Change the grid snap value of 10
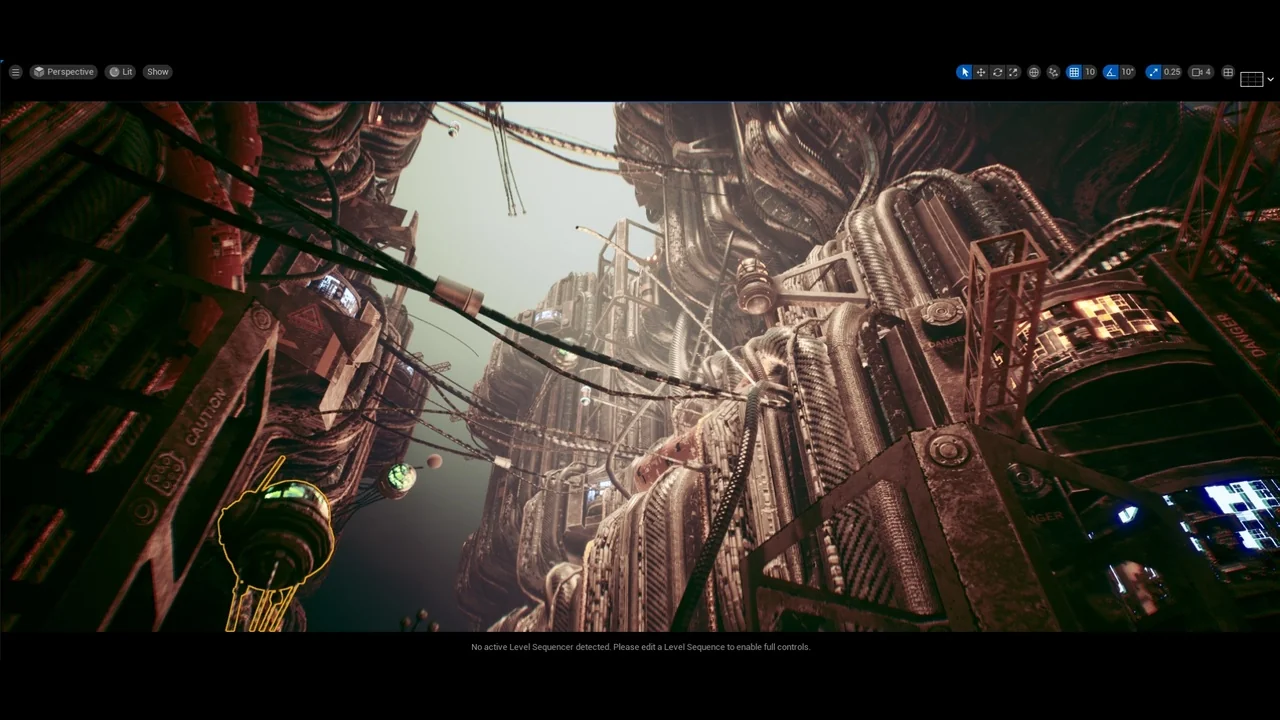1280x720 pixels. coord(1088,71)
